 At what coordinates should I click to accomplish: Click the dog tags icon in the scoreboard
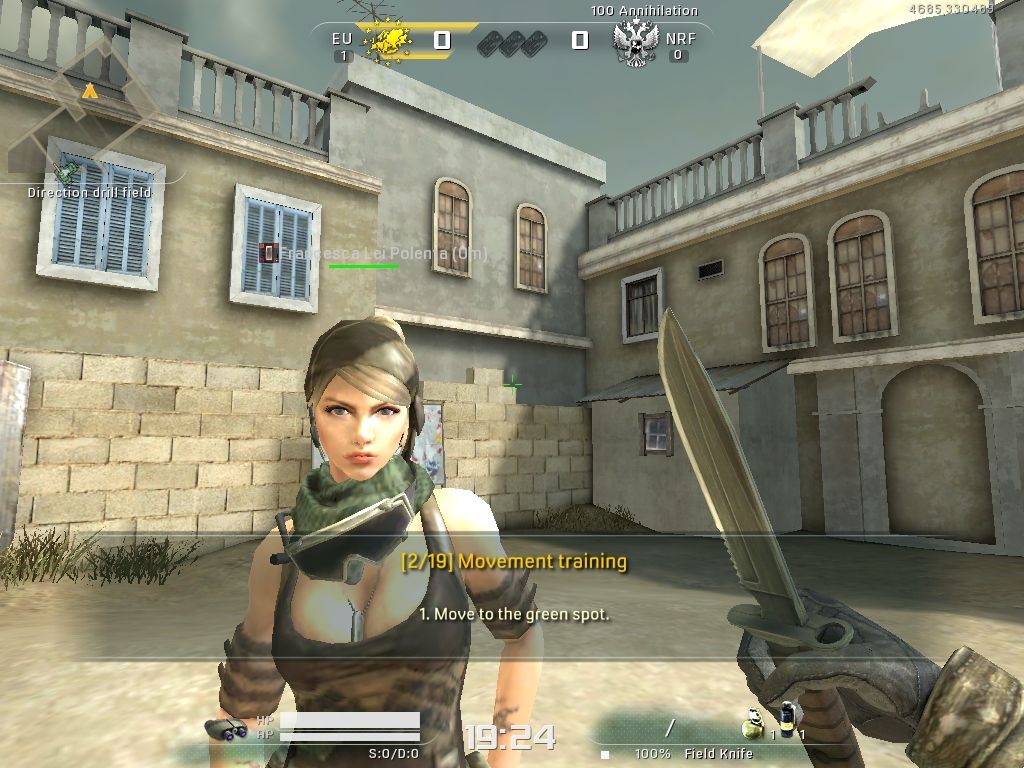tap(510, 42)
